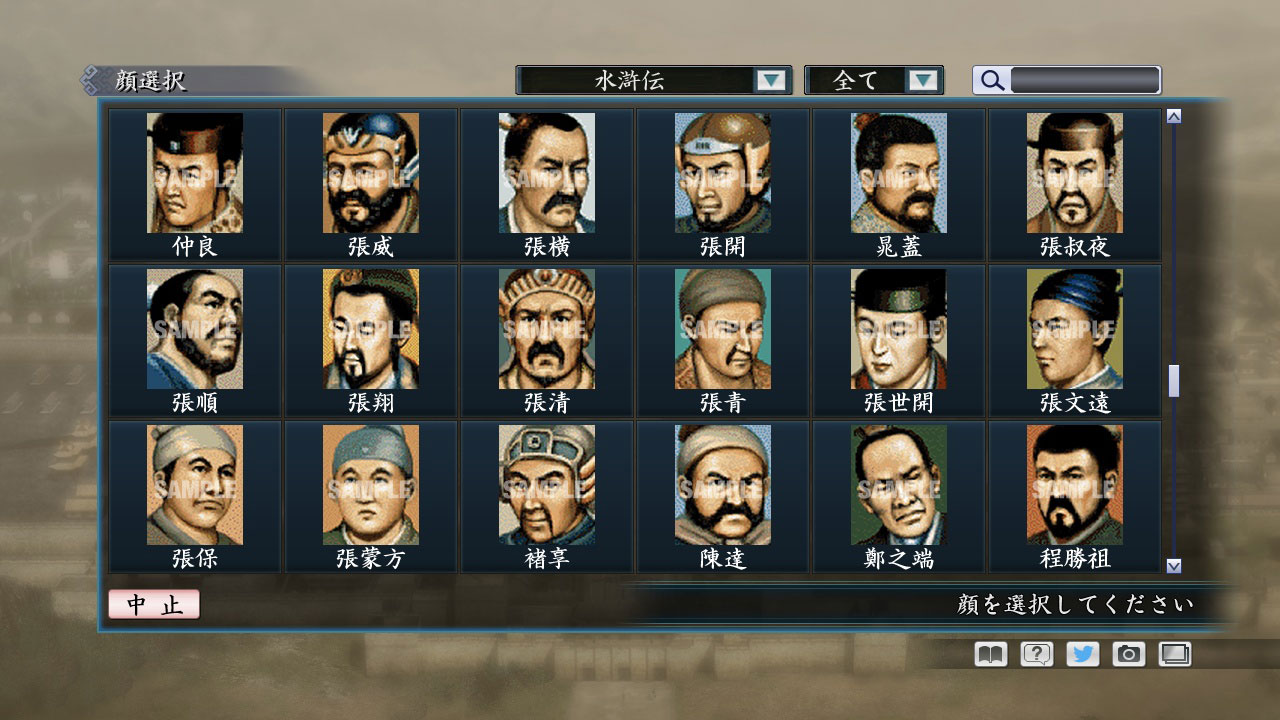1280x720 pixels.
Task: Select the portrait of 張順
Action: pos(194,328)
